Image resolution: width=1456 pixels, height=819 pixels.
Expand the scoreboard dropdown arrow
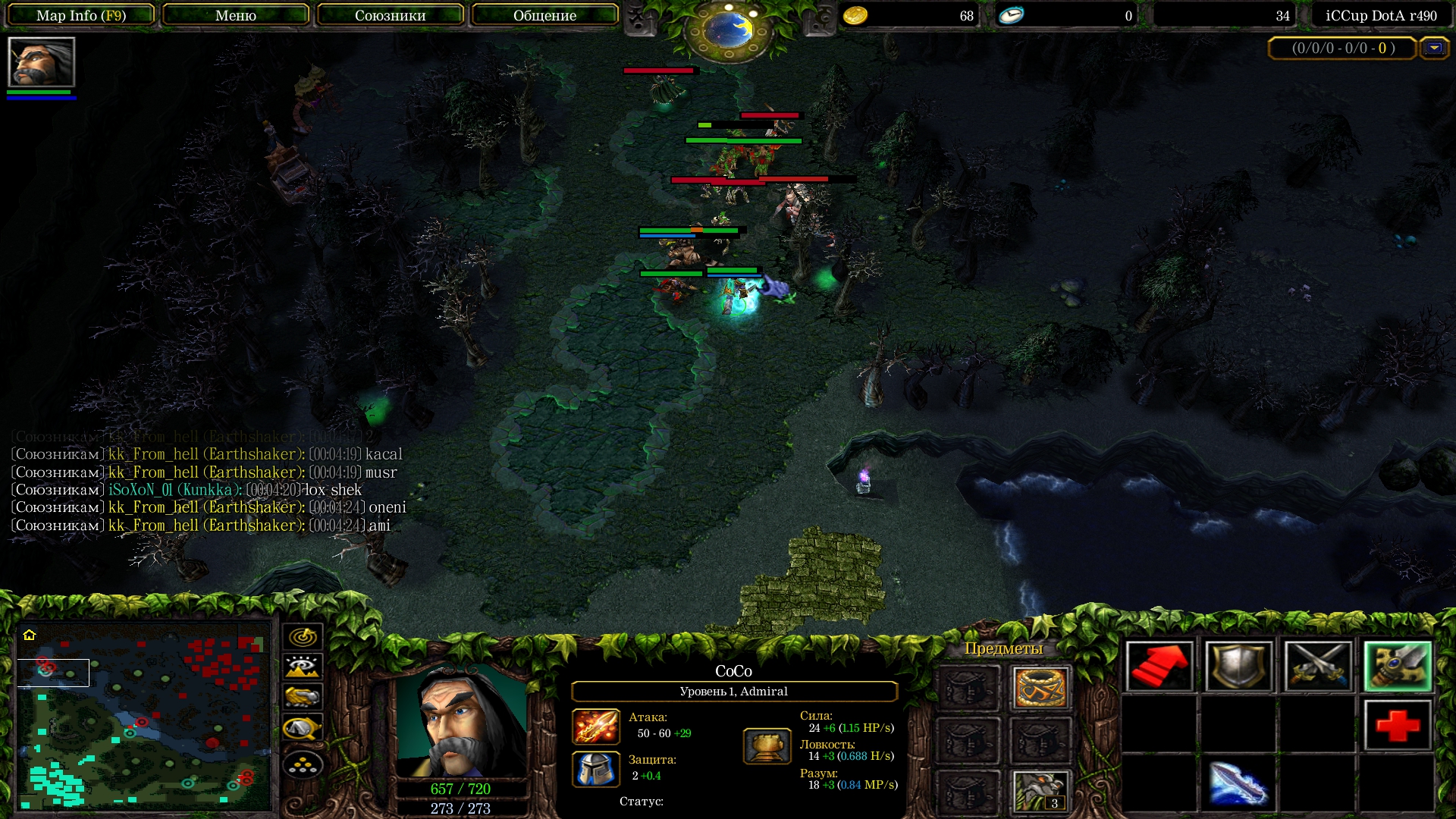1433,48
